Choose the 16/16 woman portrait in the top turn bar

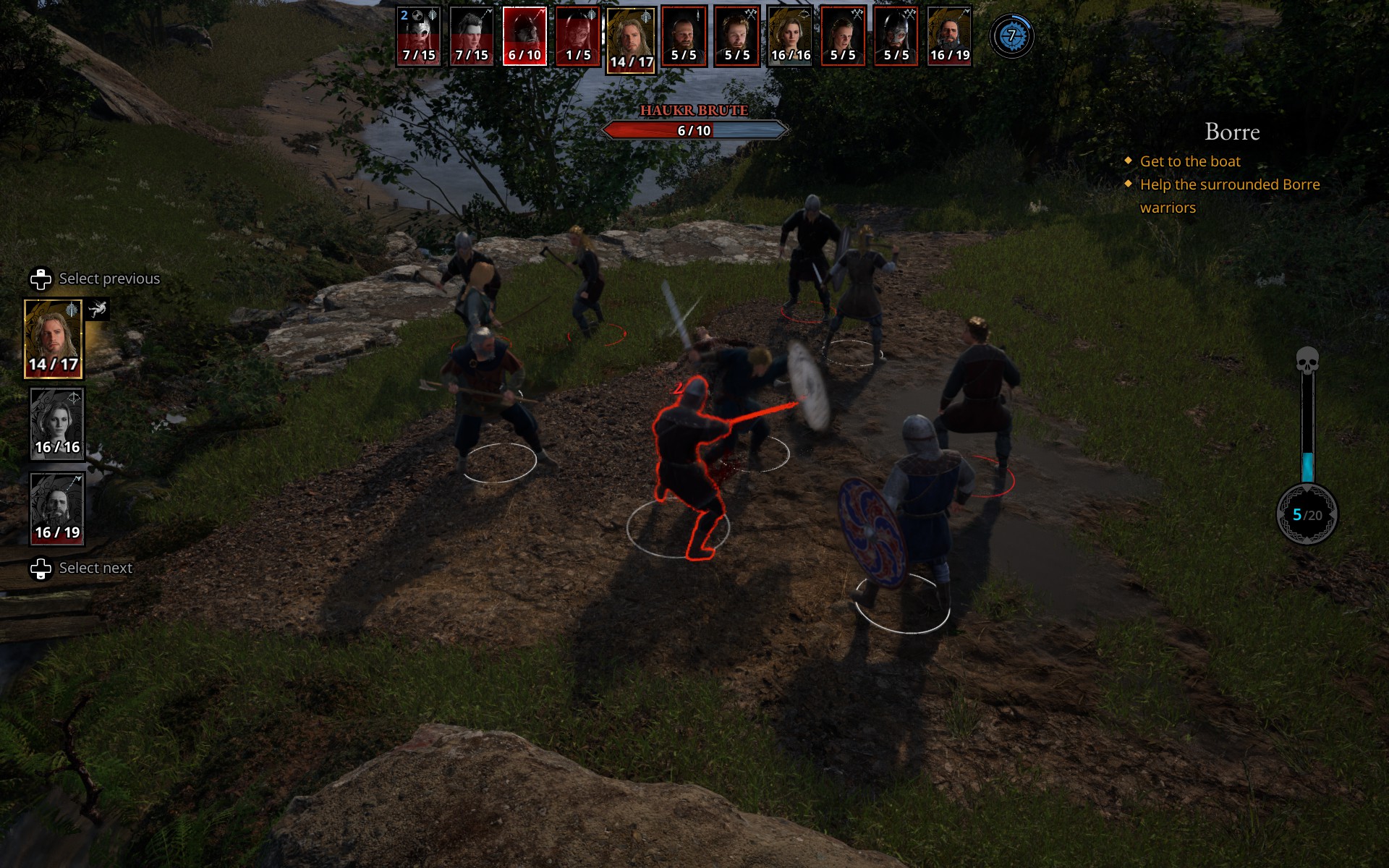[790, 36]
